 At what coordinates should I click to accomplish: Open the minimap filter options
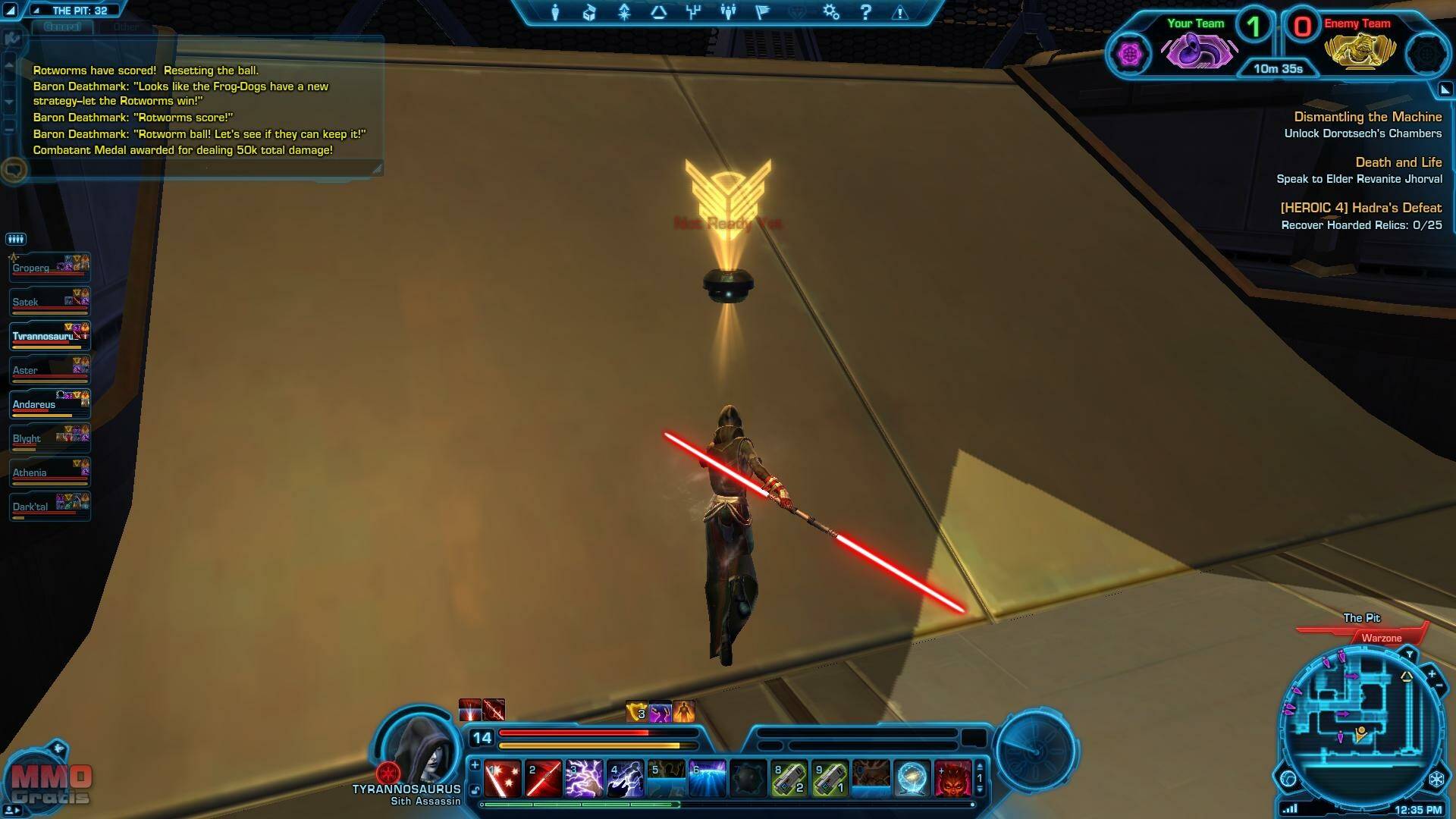pyautogui.click(x=1409, y=654)
